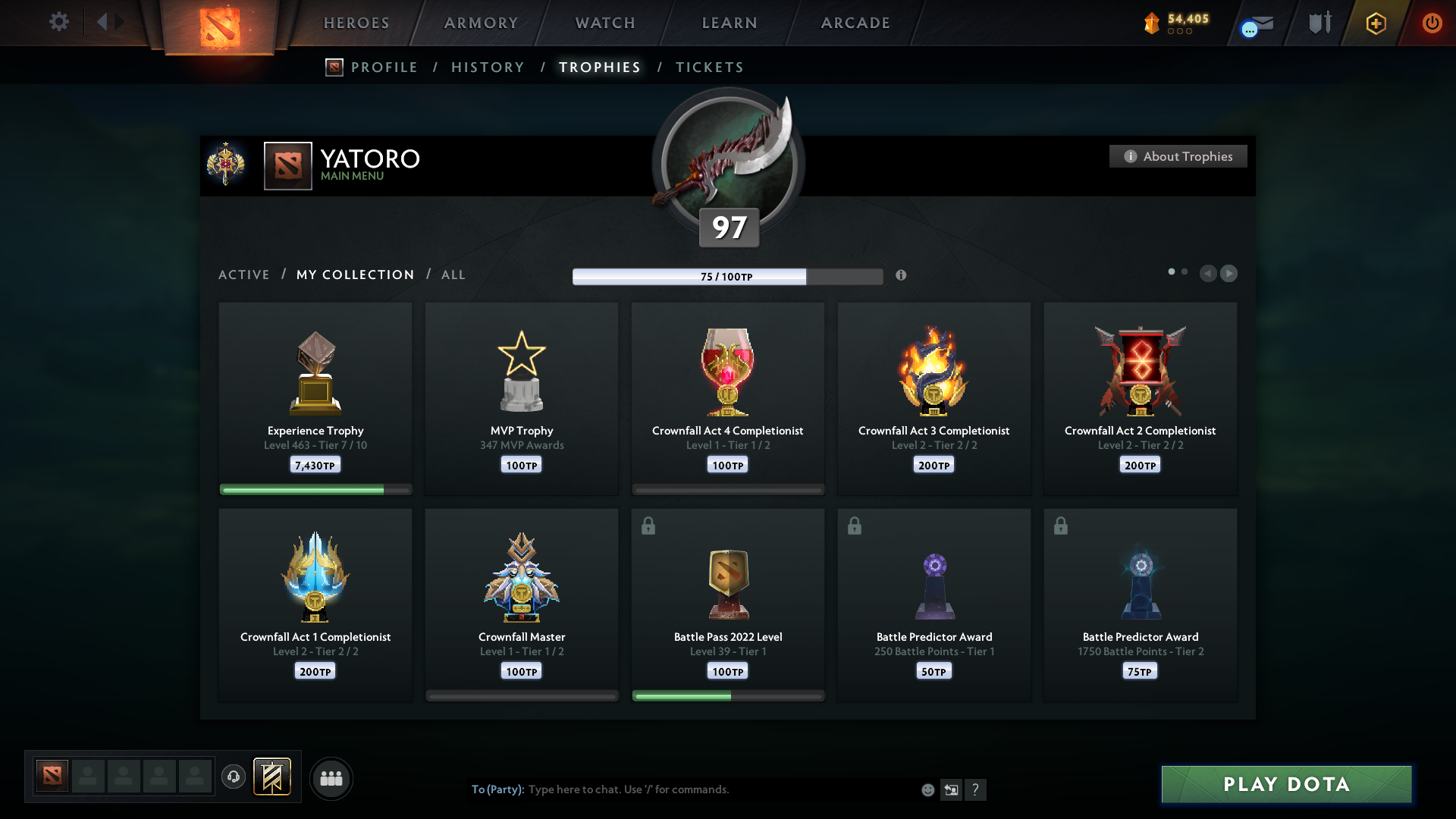The image size is (1456, 819).
Task: Open the shards balance icon
Action: (1153, 23)
